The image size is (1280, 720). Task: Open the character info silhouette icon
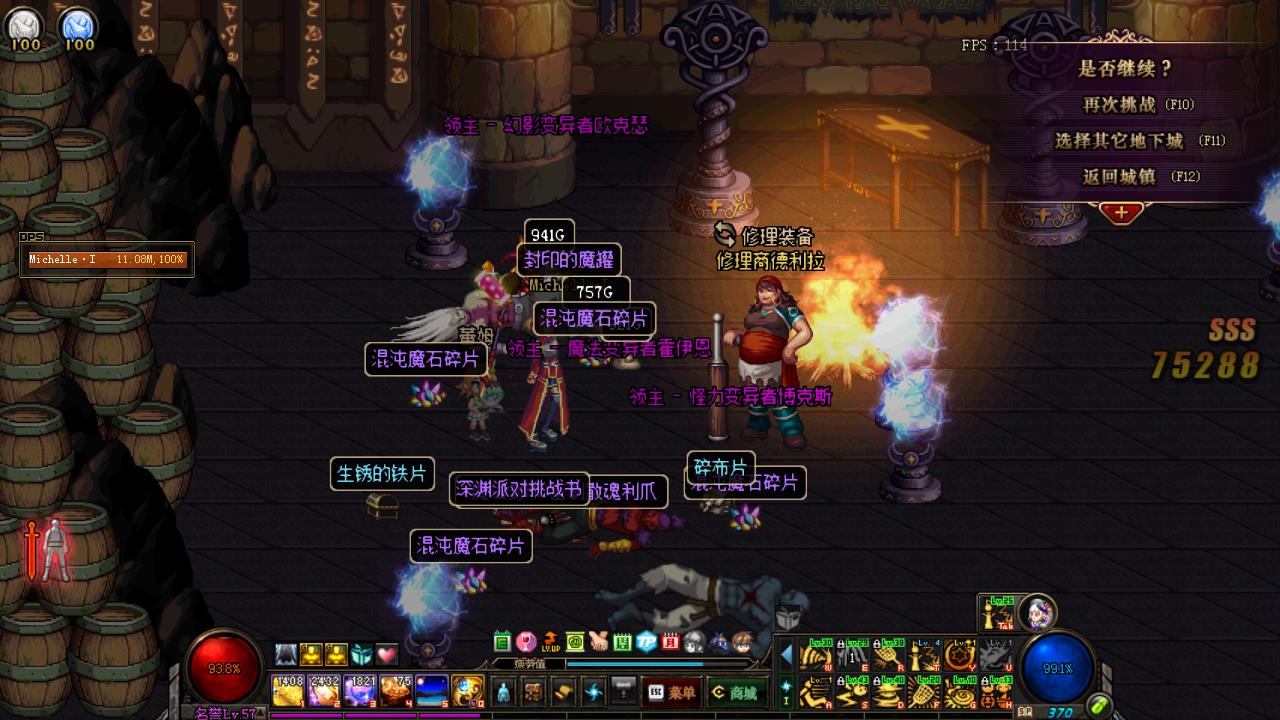tap(503, 692)
